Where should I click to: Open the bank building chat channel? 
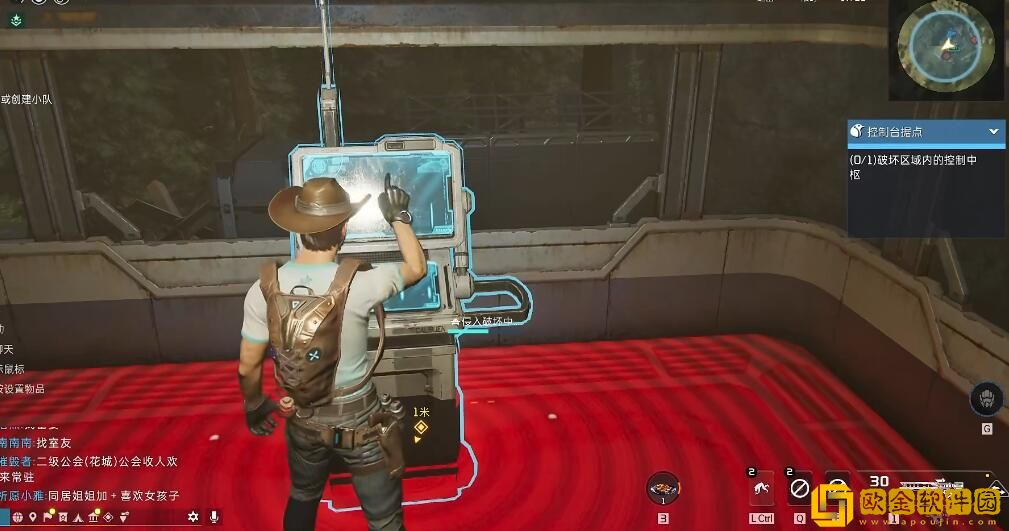[x=93, y=517]
